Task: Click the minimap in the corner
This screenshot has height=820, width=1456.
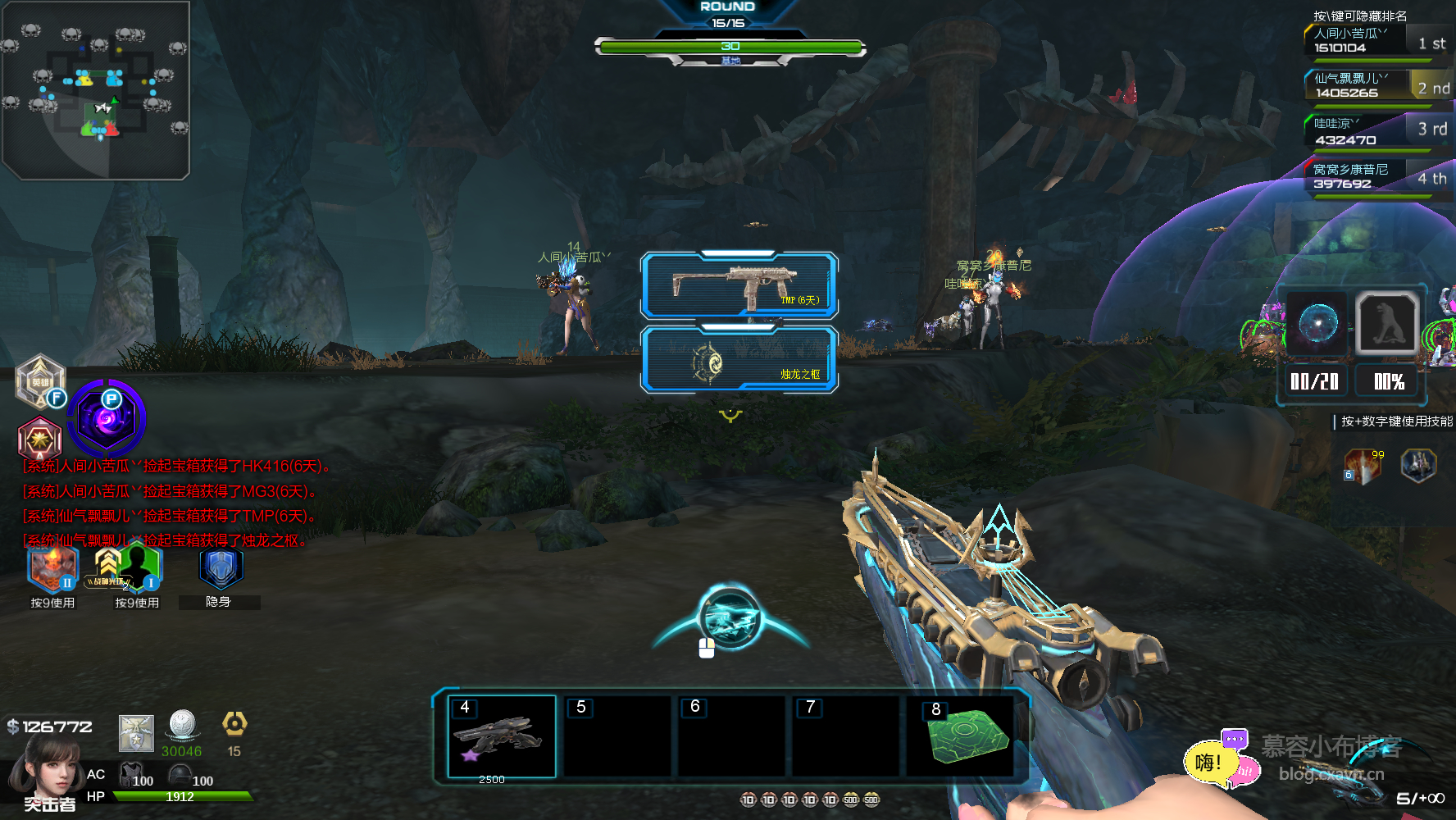Action: tap(96, 89)
